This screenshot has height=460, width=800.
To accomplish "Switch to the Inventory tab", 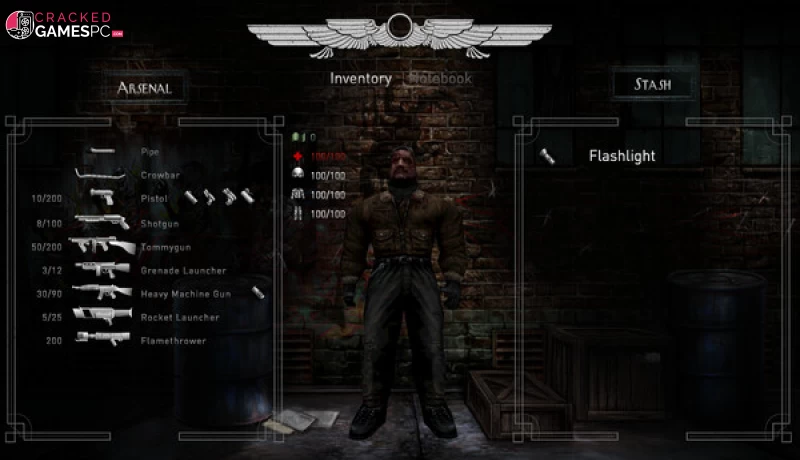I will 360,79.
